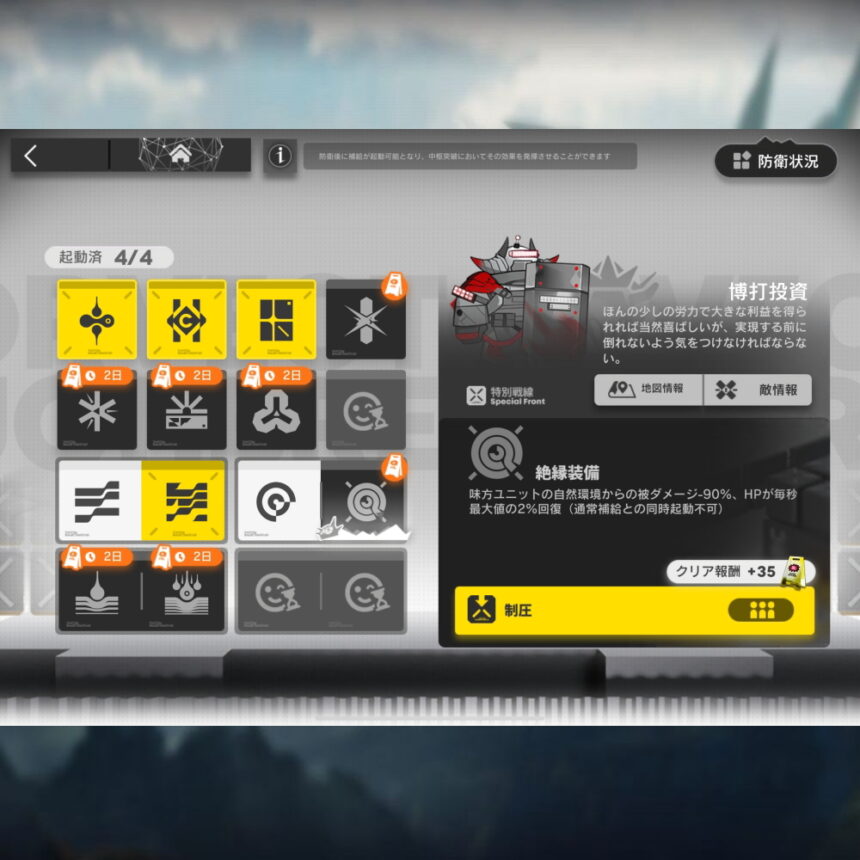The image size is (860, 860).
Task: Tap the locked triple-droplet tile
Action: (x=184, y=591)
